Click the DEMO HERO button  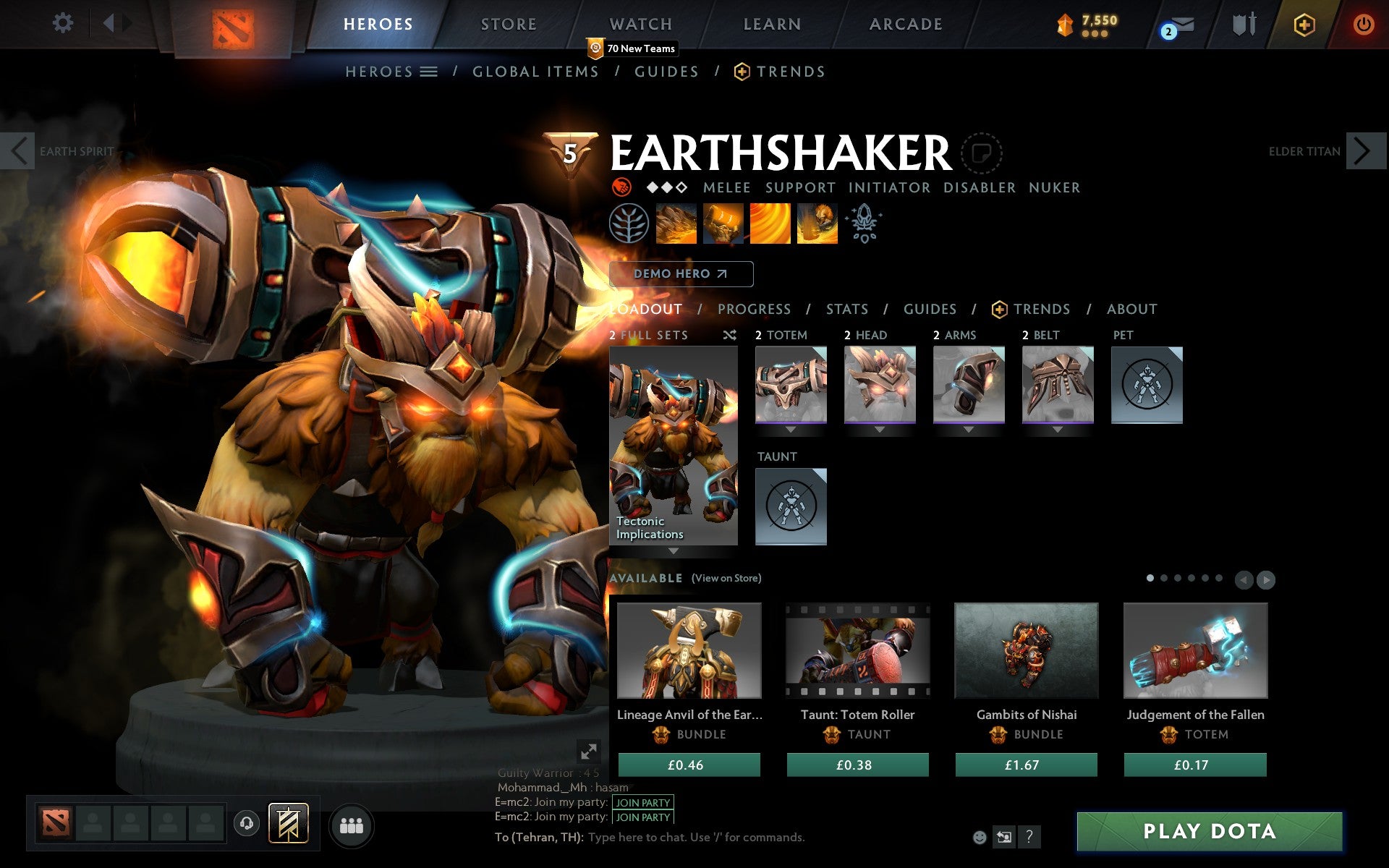pyautogui.click(x=680, y=274)
